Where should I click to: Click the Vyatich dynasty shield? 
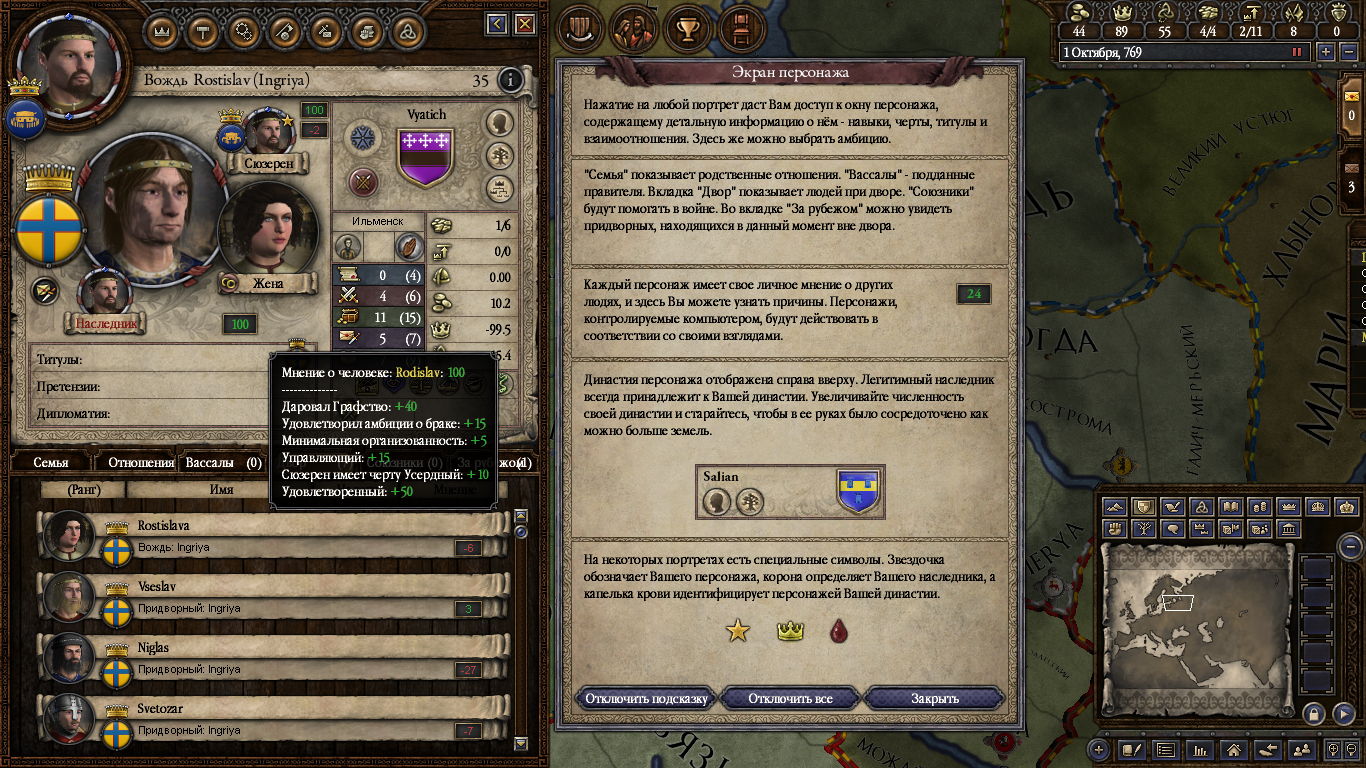427,157
